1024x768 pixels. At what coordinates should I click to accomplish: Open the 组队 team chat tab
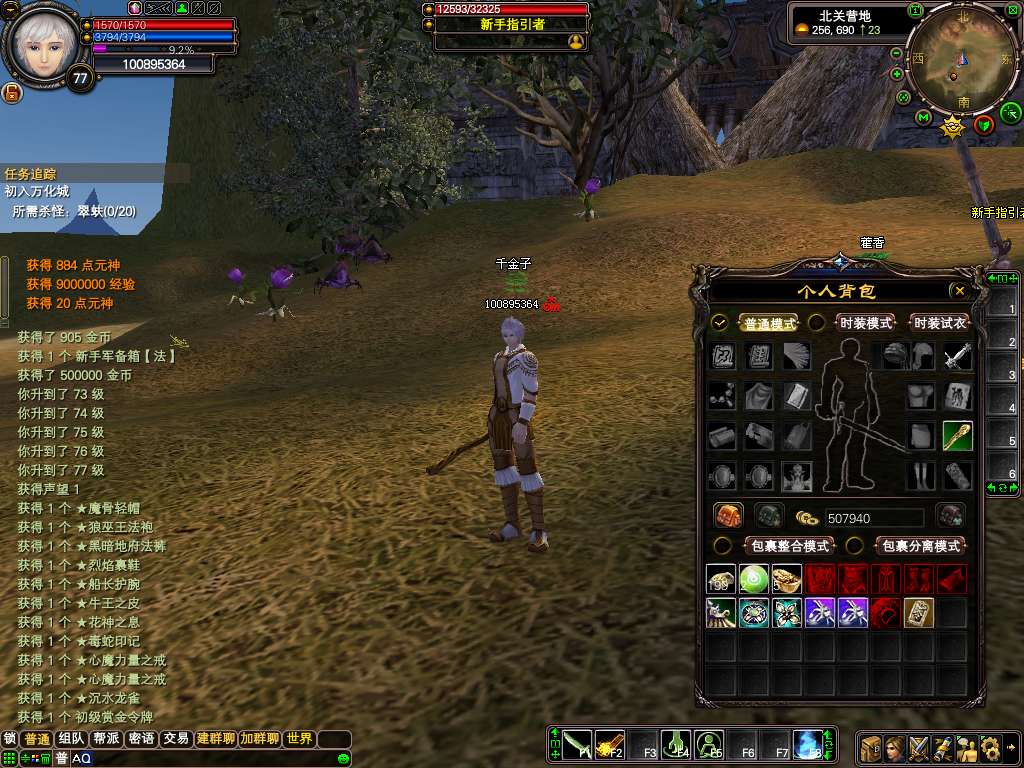71,739
